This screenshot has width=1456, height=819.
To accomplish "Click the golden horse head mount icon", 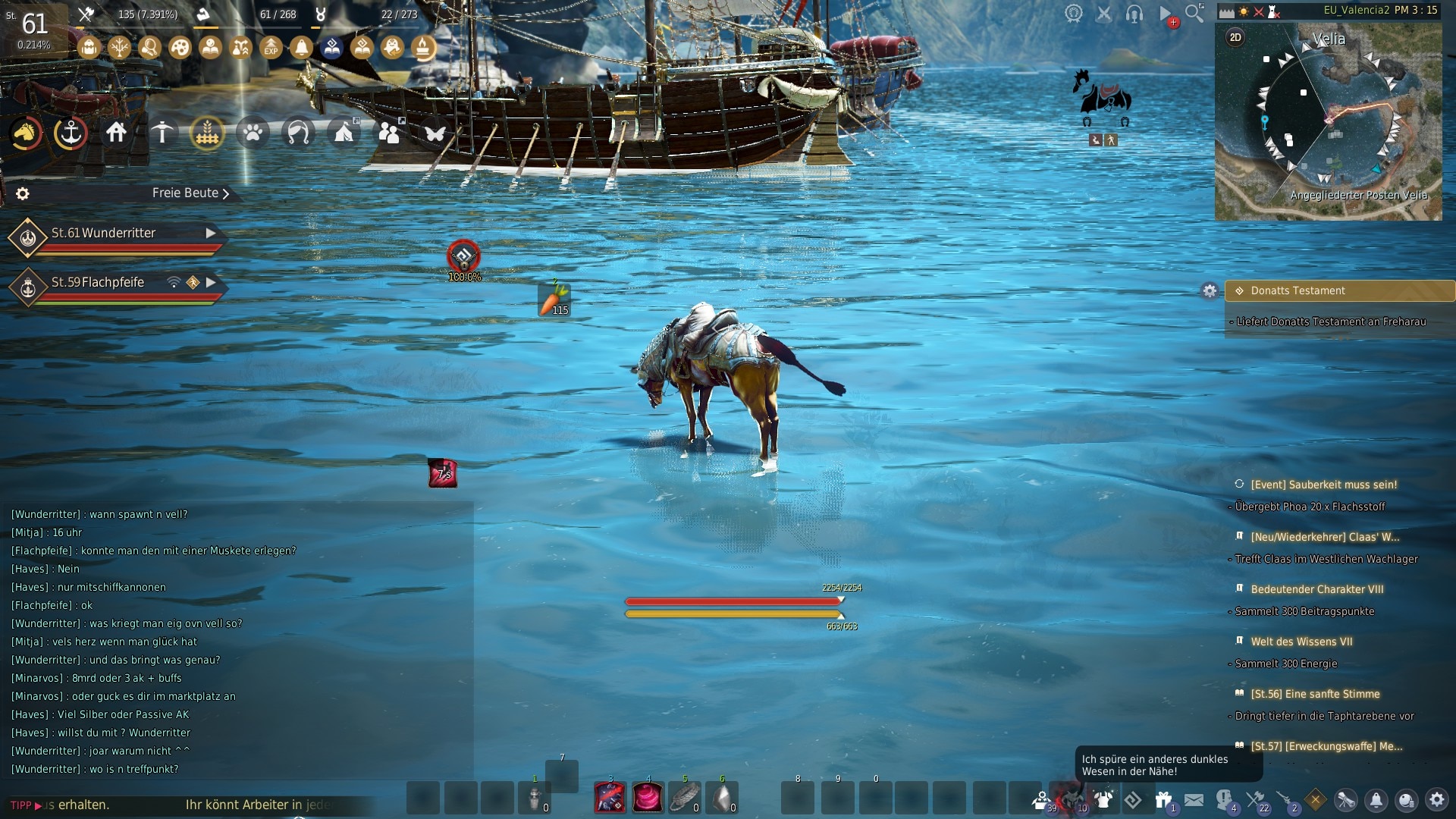I will [25, 133].
